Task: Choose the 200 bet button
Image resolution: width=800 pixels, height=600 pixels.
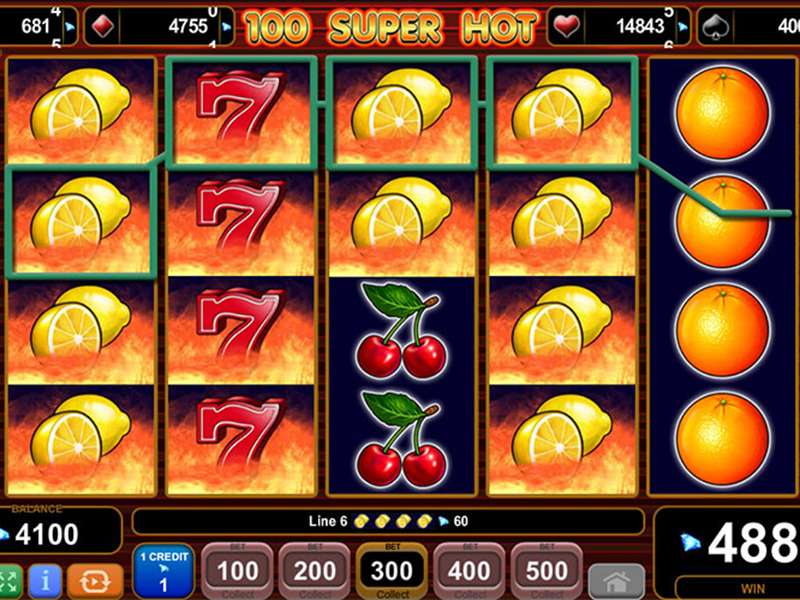Action: [314, 572]
